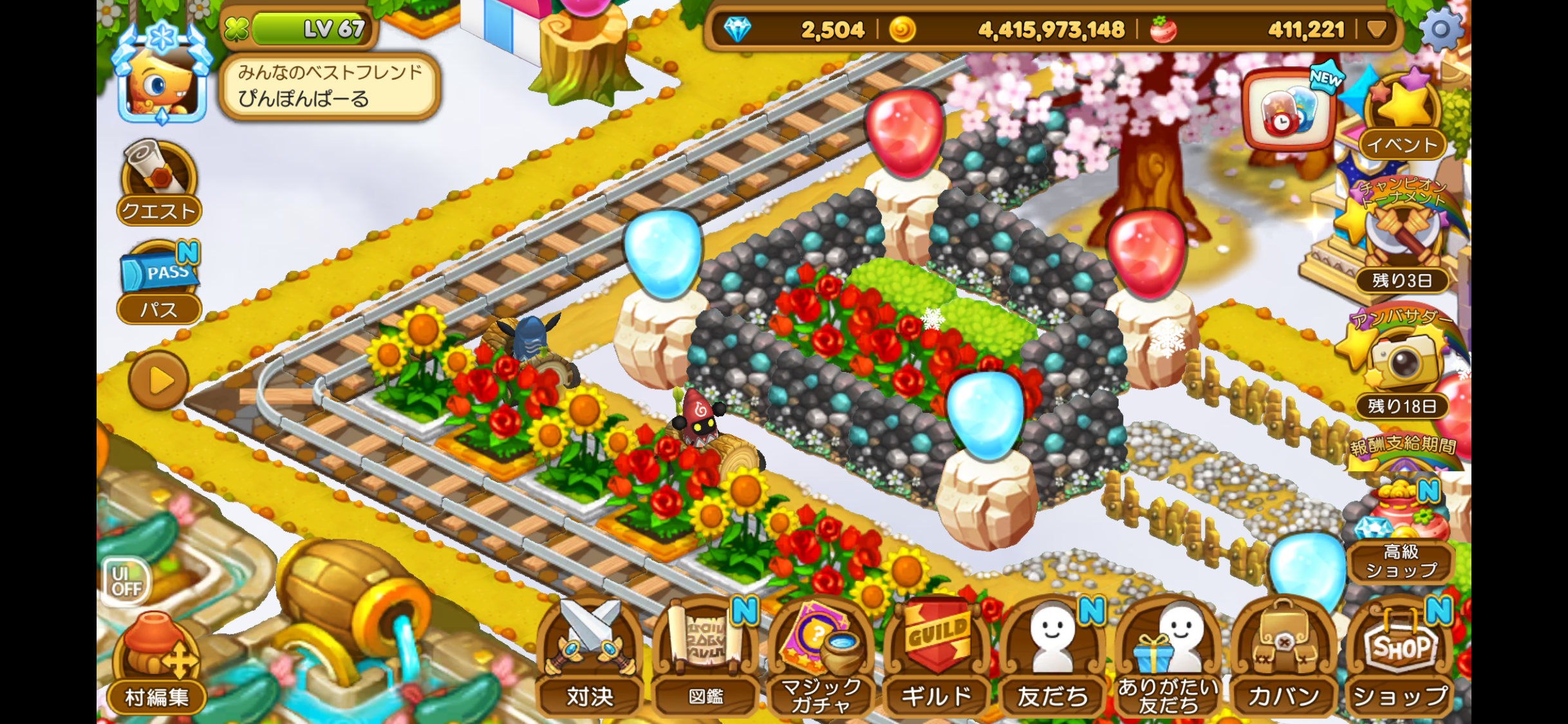Open the 対決 battle menu
The image size is (1568, 724).
pyautogui.click(x=590, y=658)
